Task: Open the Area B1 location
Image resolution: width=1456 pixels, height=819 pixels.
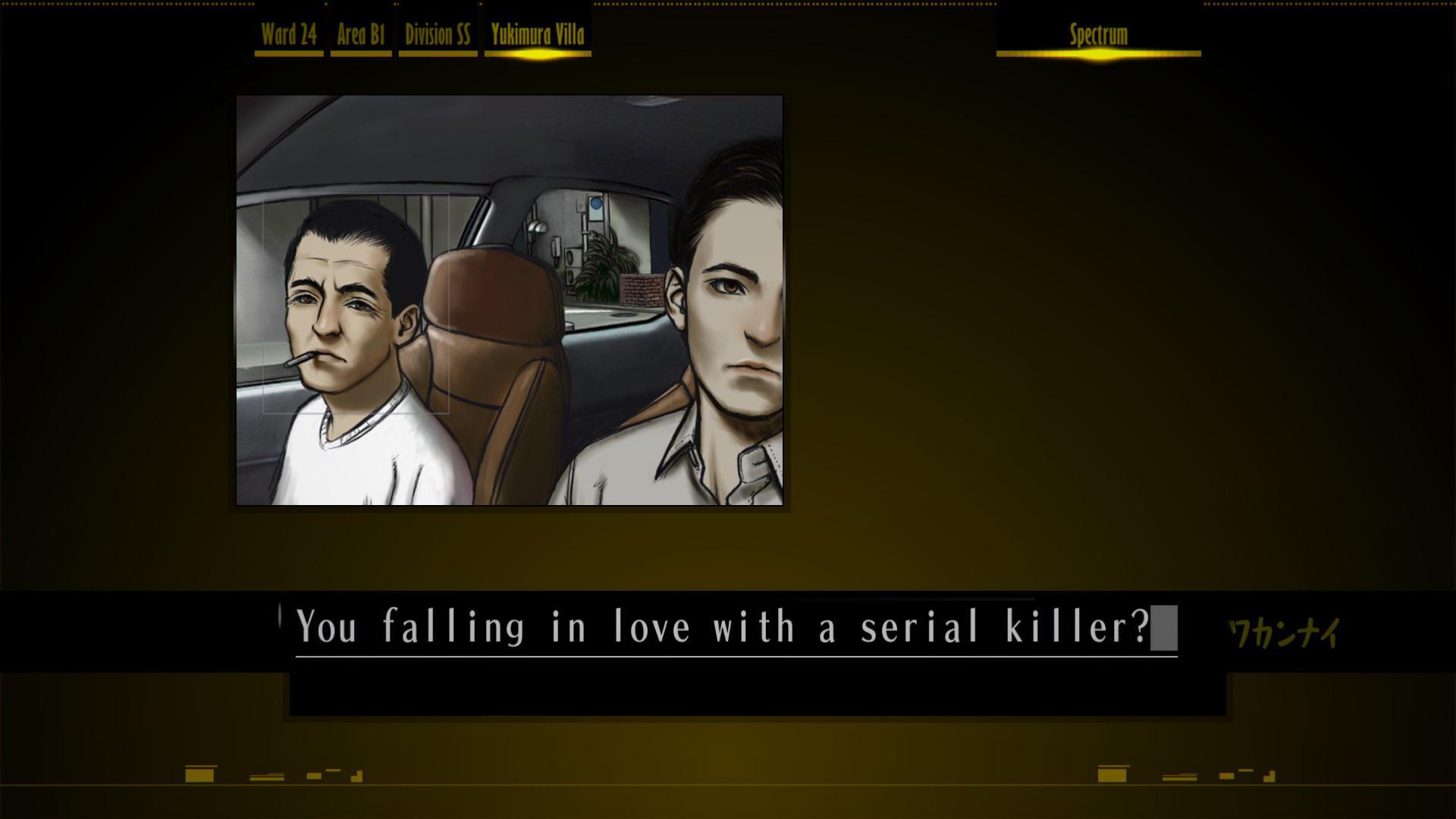Action: 362,33
